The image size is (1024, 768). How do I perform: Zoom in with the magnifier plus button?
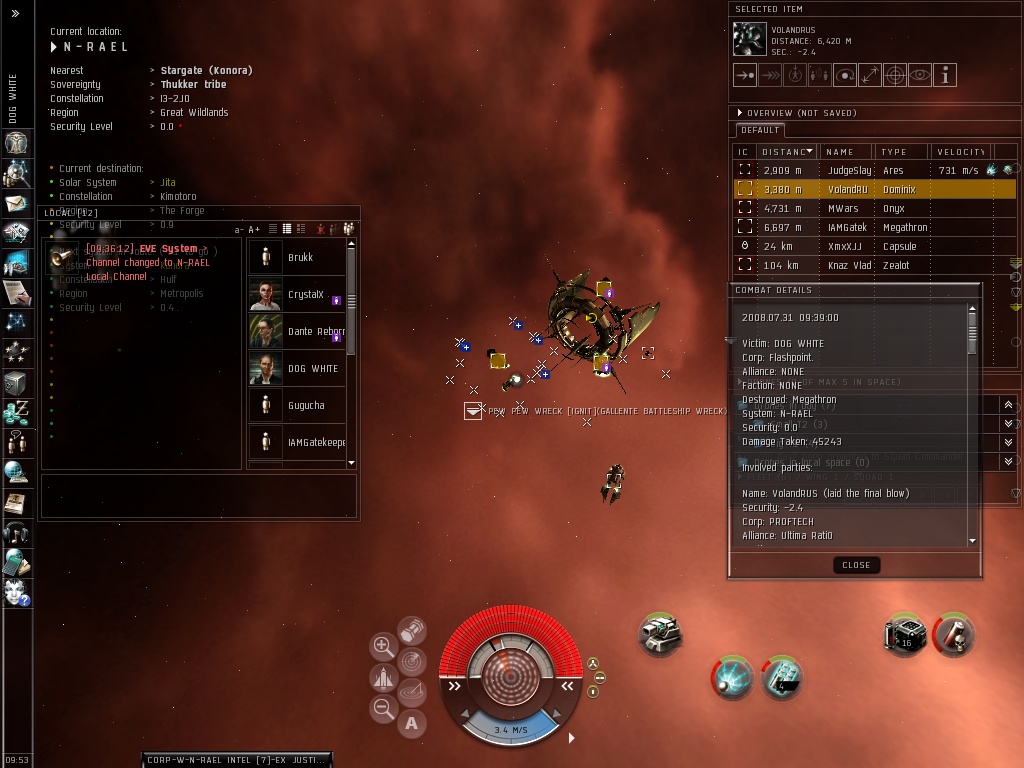click(383, 646)
